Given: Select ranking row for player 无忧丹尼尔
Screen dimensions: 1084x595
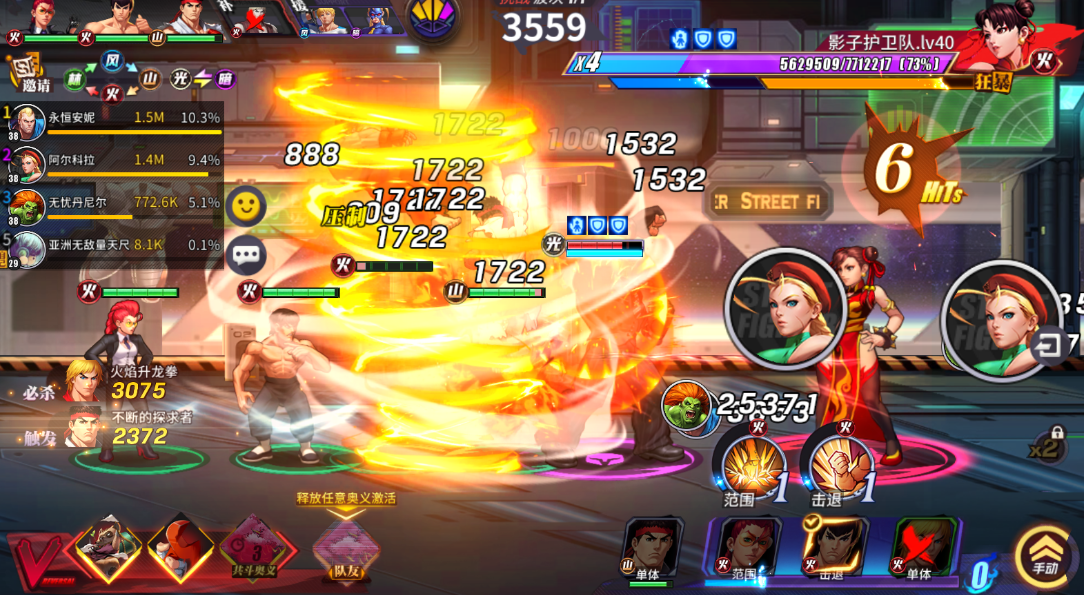Looking at the screenshot, I should pyautogui.click(x=115, y=203).
